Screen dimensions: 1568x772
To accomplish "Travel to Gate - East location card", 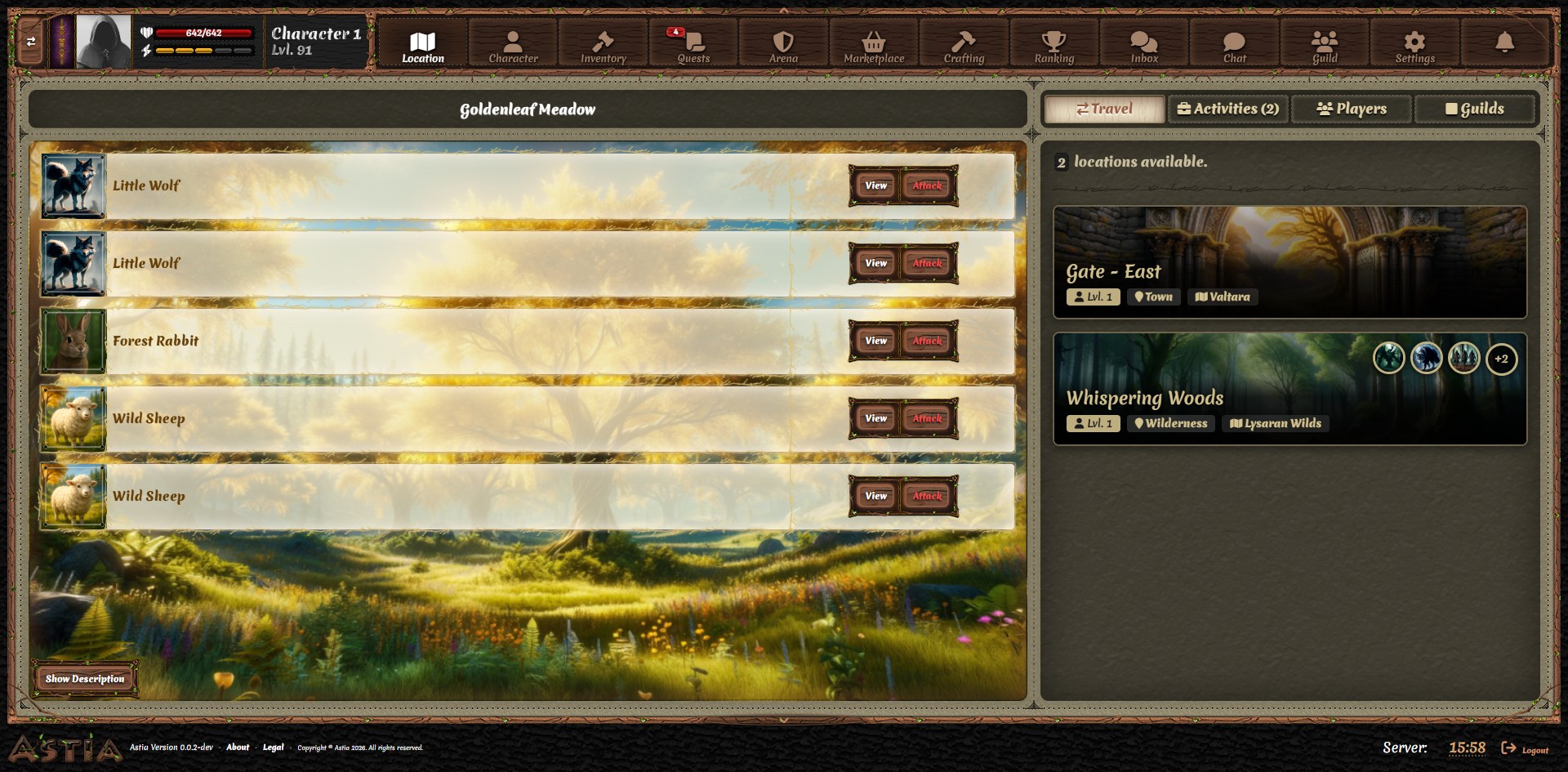I will coord(1289,261).
